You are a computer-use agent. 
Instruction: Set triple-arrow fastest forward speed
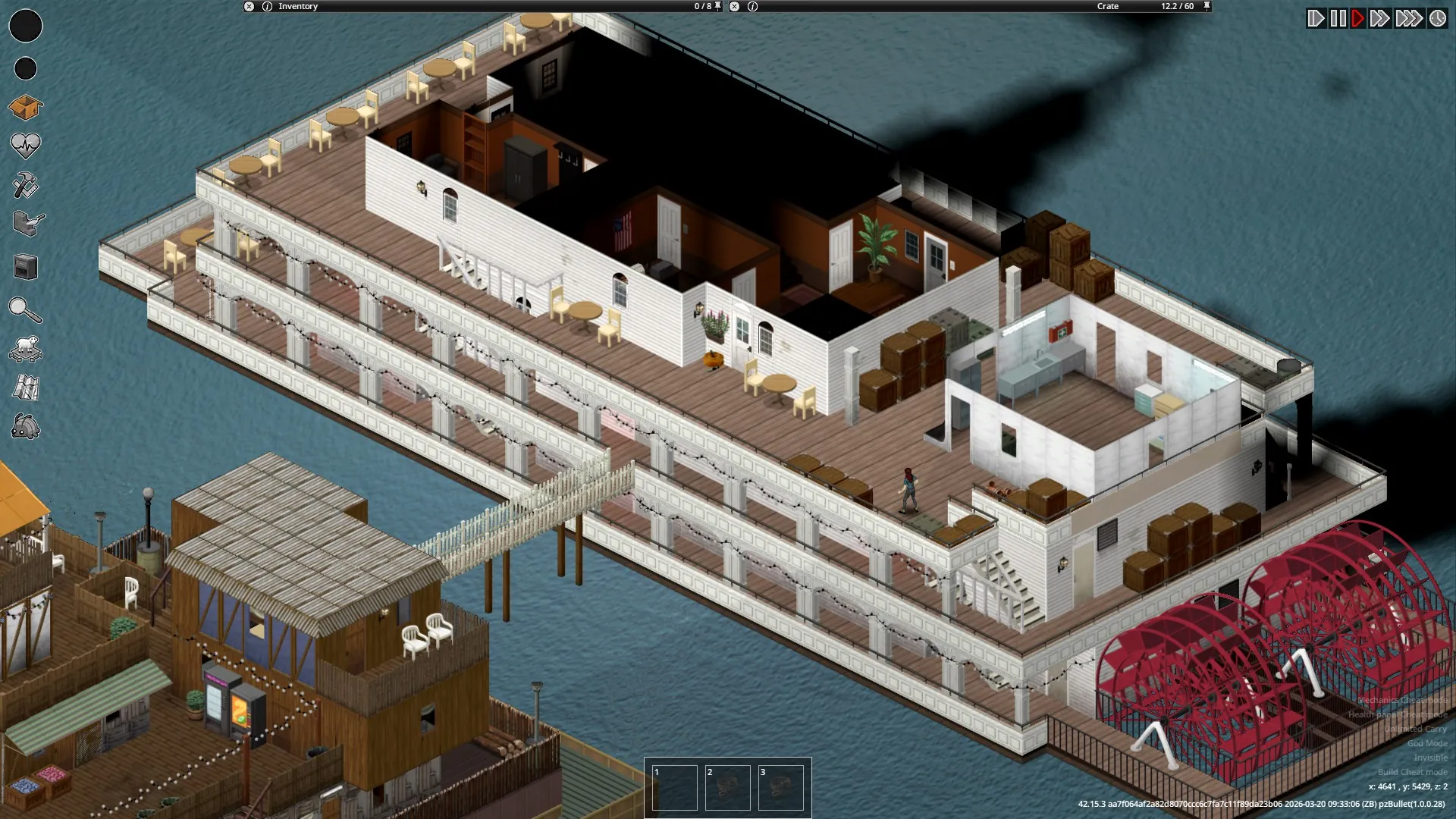[x=1408, y=18]
